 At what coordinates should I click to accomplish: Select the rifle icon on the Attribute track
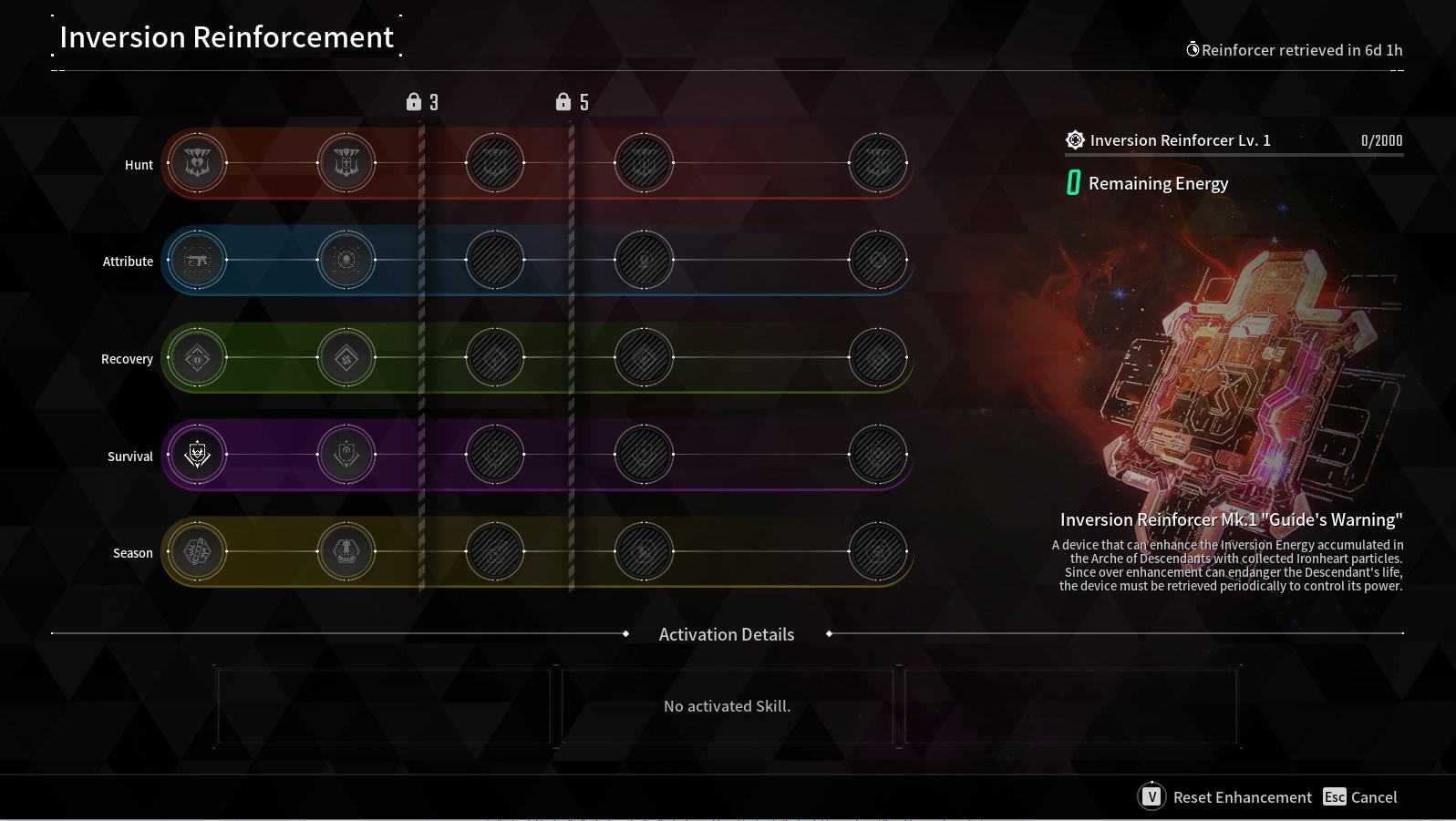[197, 261]
